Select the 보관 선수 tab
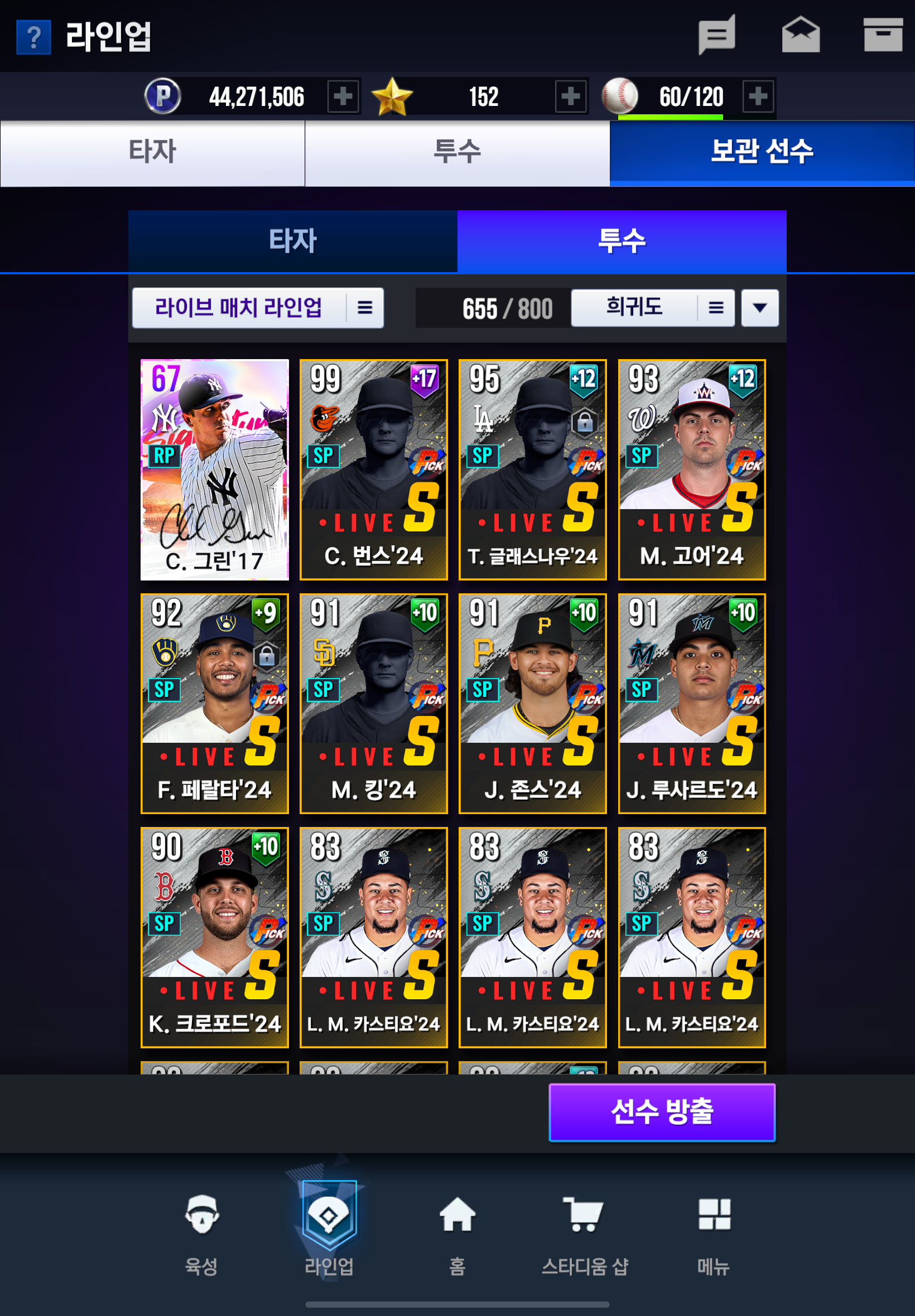The image size is (915, 1316). [x=762, y=152]
